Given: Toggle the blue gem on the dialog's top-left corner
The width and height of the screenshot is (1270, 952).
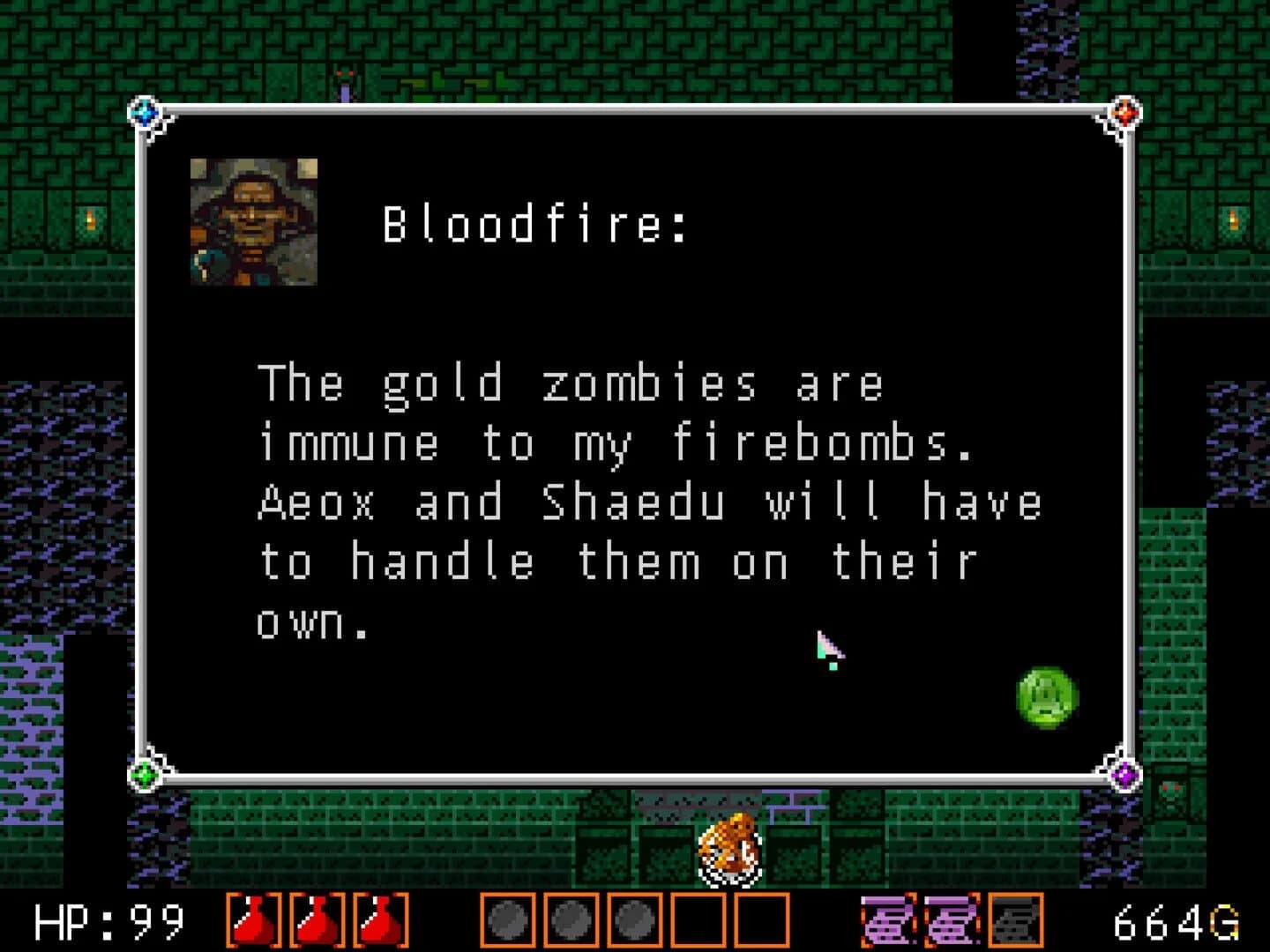Looking at the screenshot, I should tap(144, 113).
